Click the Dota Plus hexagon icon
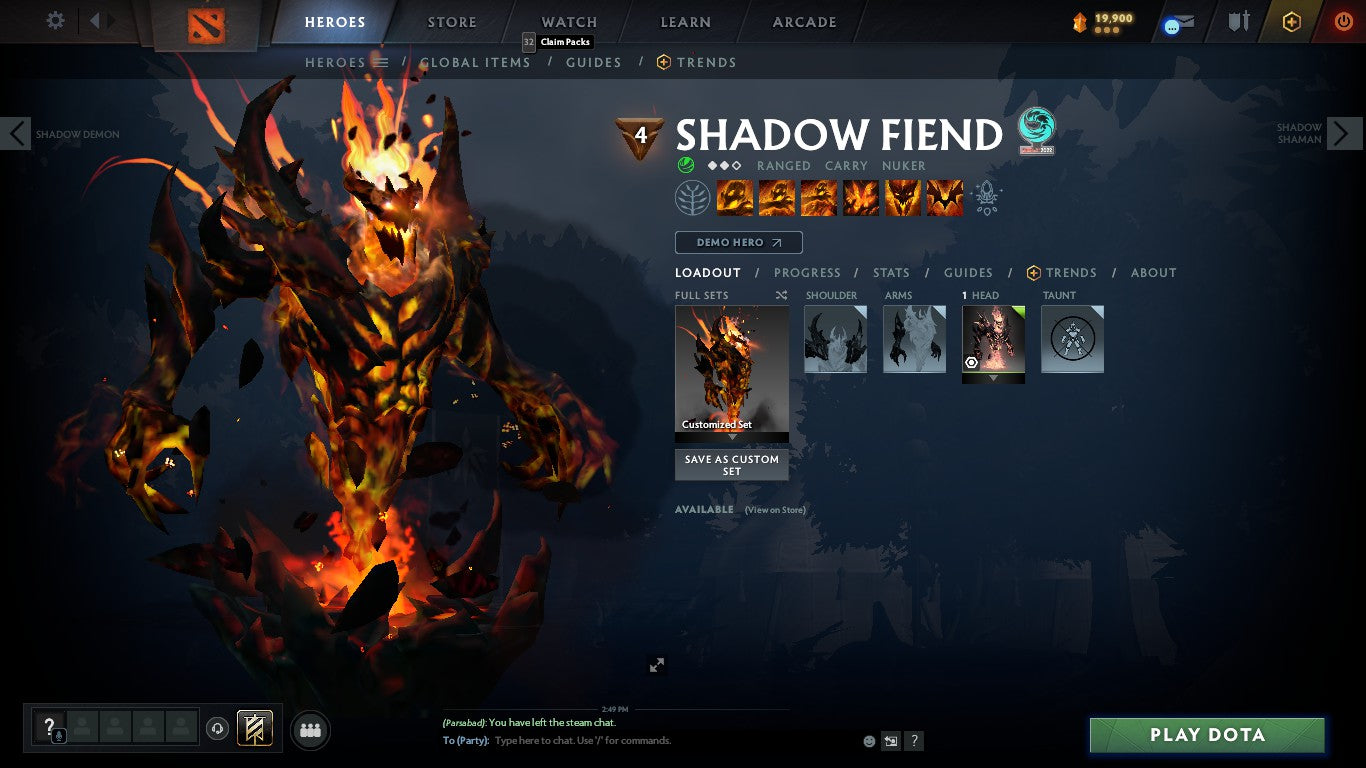The height and width of the screenshot is (768, 1366). (1291, 20)
